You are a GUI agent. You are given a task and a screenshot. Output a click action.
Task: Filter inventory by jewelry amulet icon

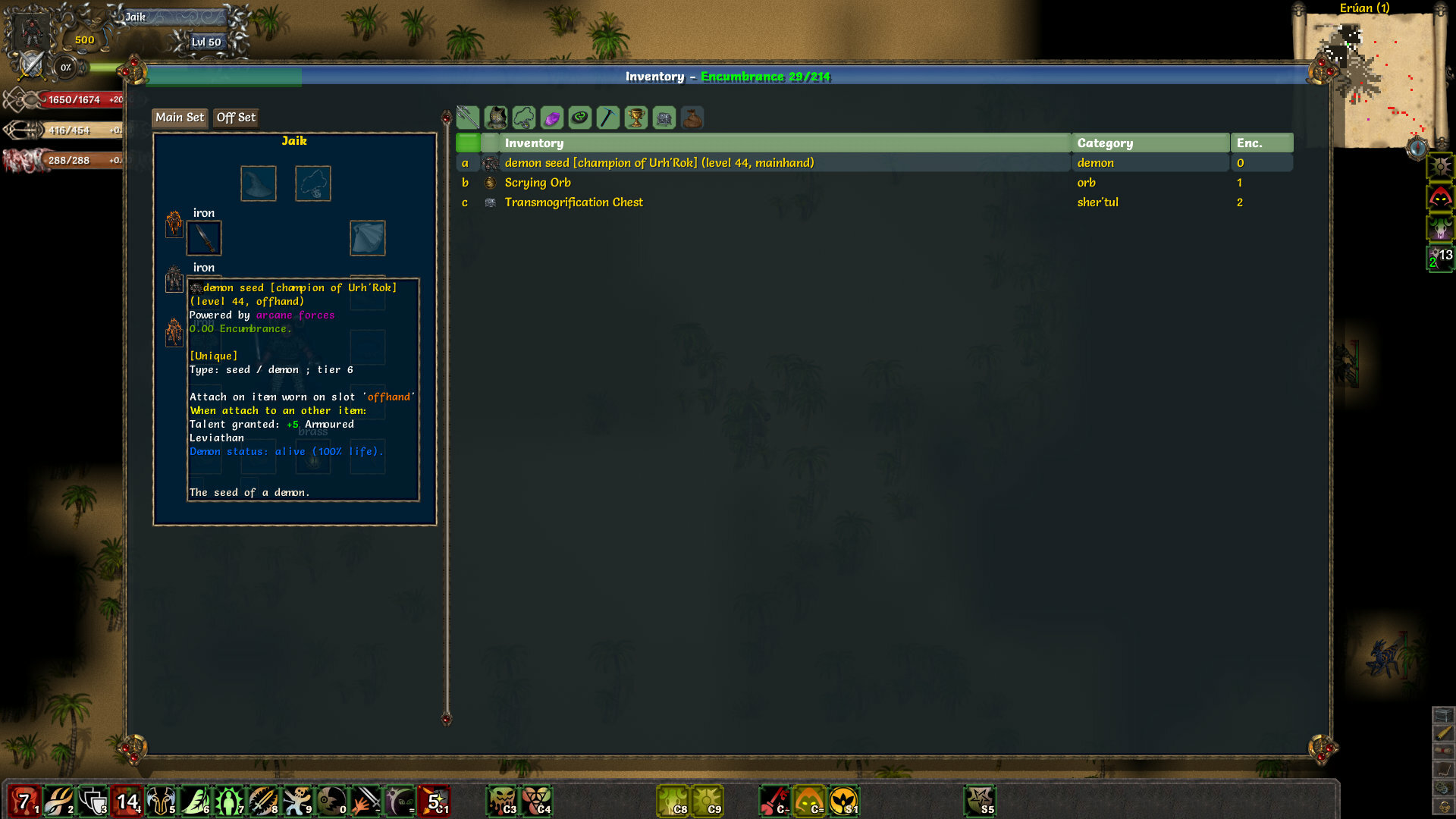tap(522, 118)
